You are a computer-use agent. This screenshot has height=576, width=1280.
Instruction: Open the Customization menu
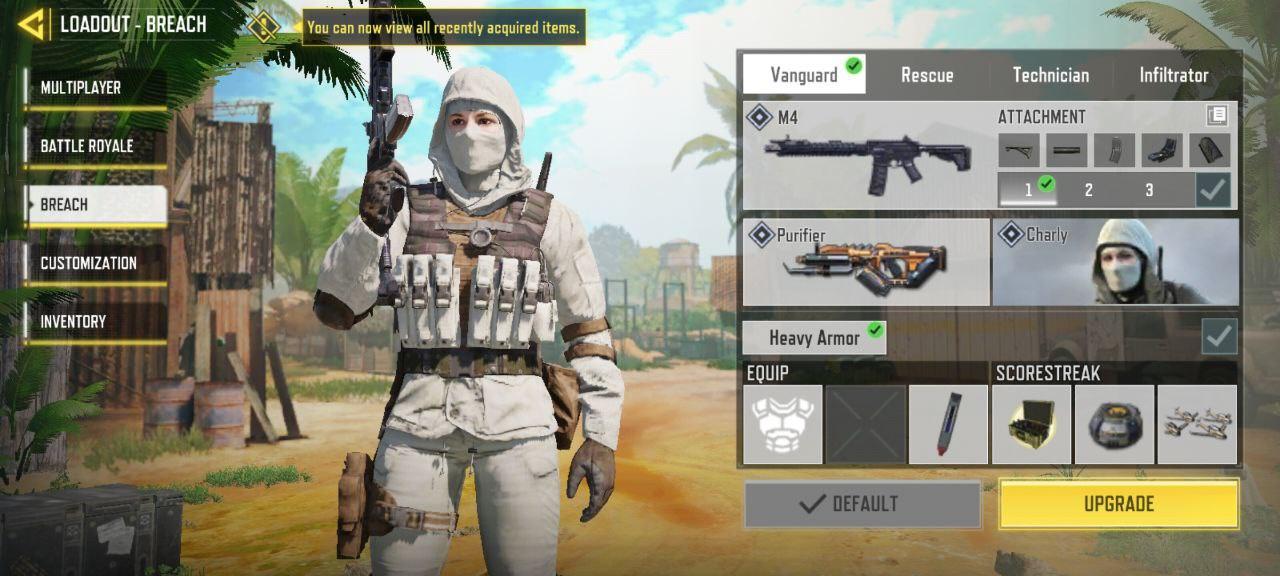[x=96, y=263]
